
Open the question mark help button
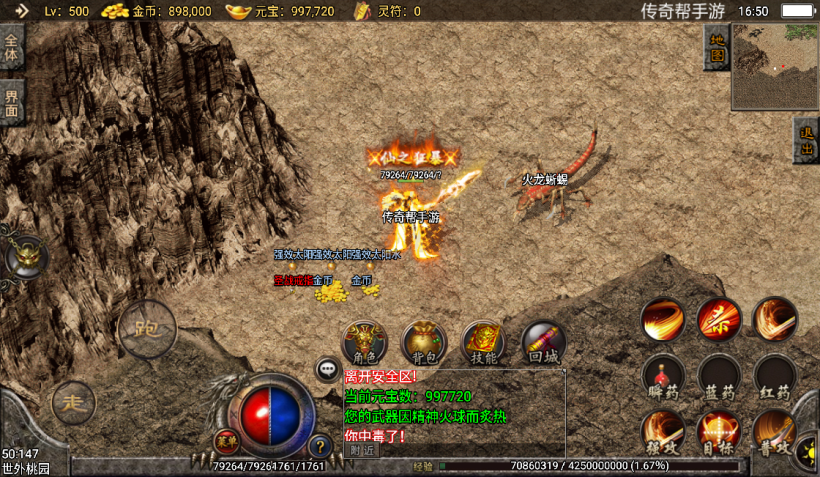coord(320,446)
